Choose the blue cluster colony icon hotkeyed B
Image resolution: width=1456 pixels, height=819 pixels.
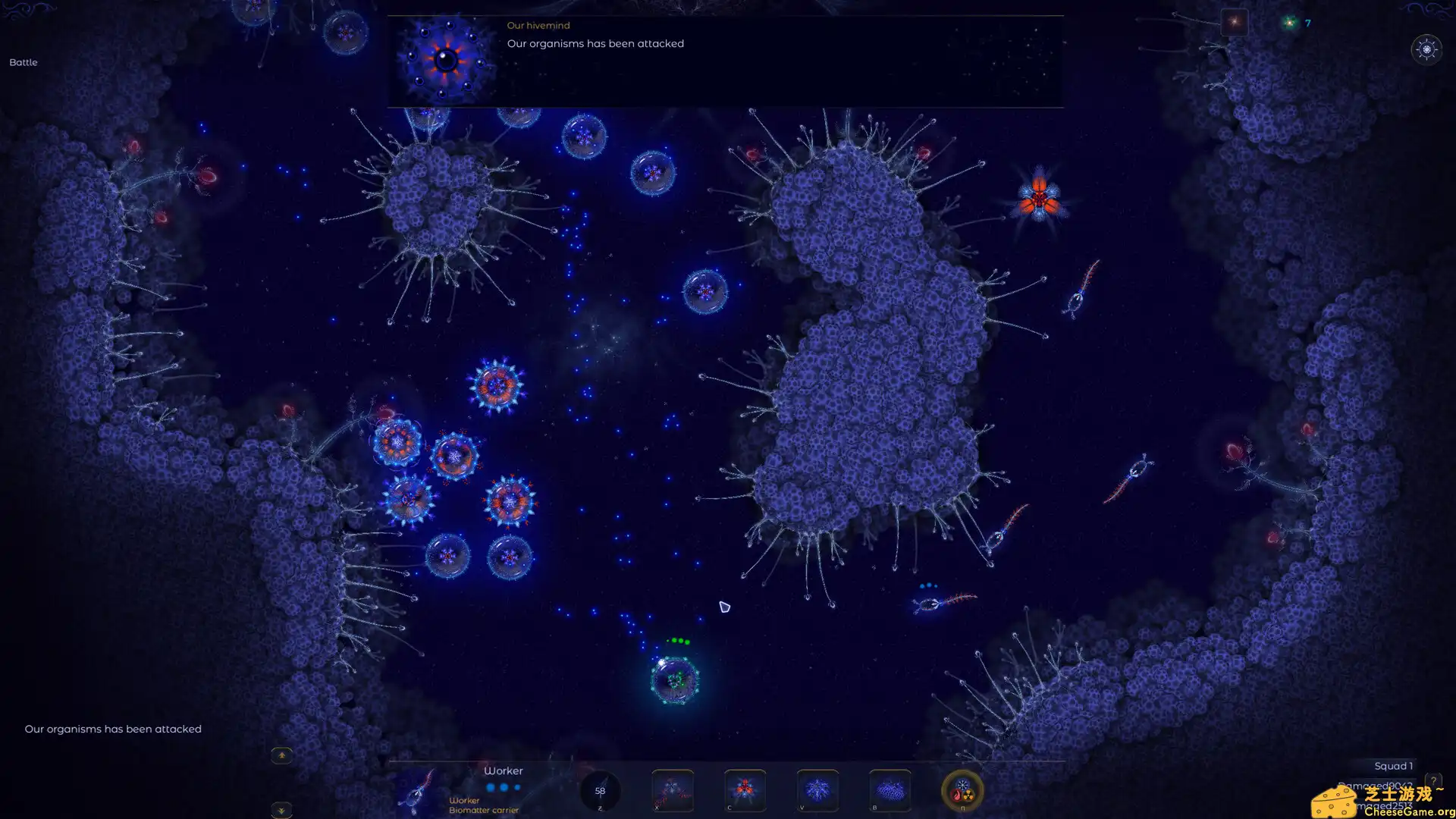pyautogui.click(x=890, y=791)
